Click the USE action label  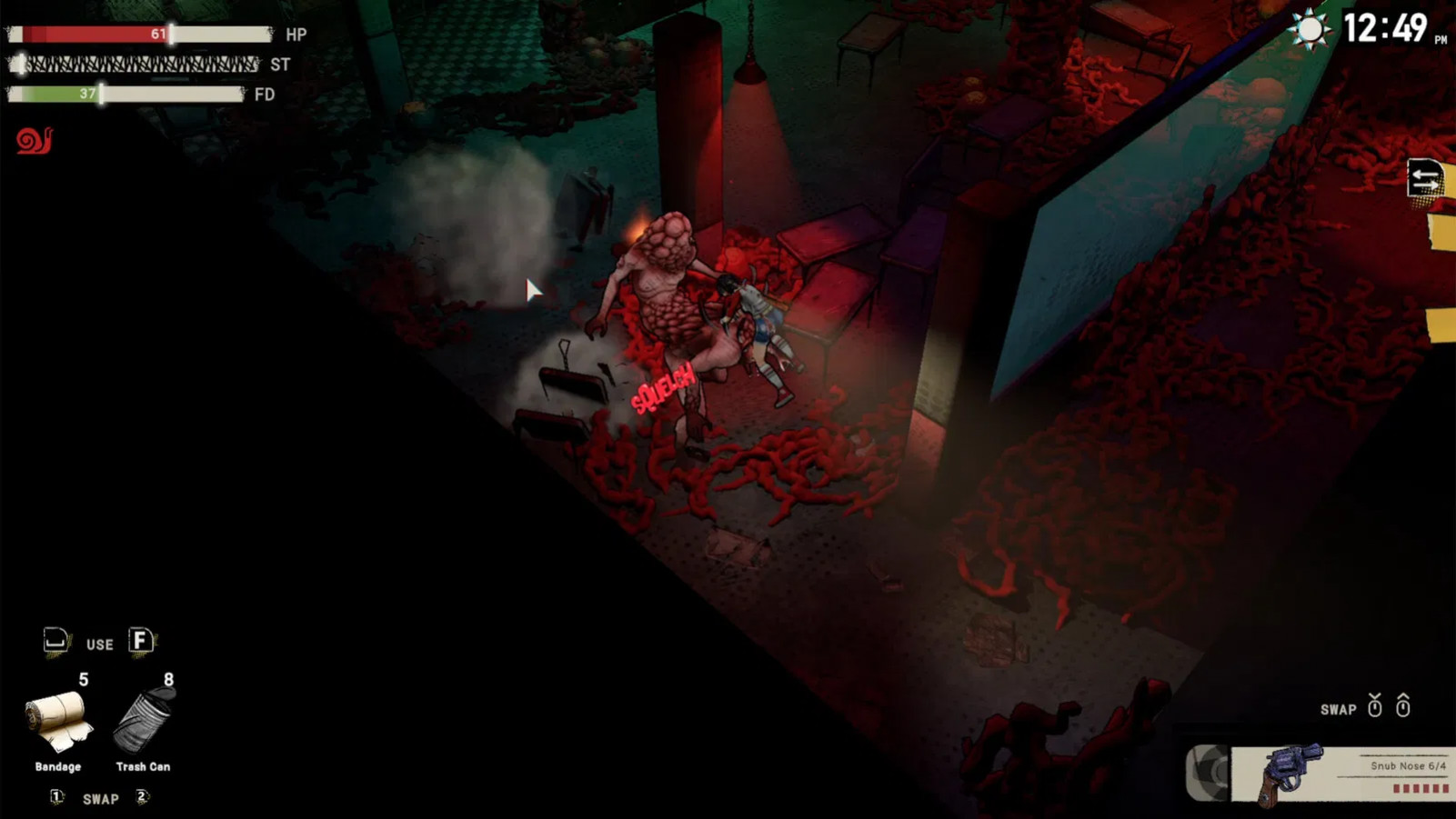(100, 644)
